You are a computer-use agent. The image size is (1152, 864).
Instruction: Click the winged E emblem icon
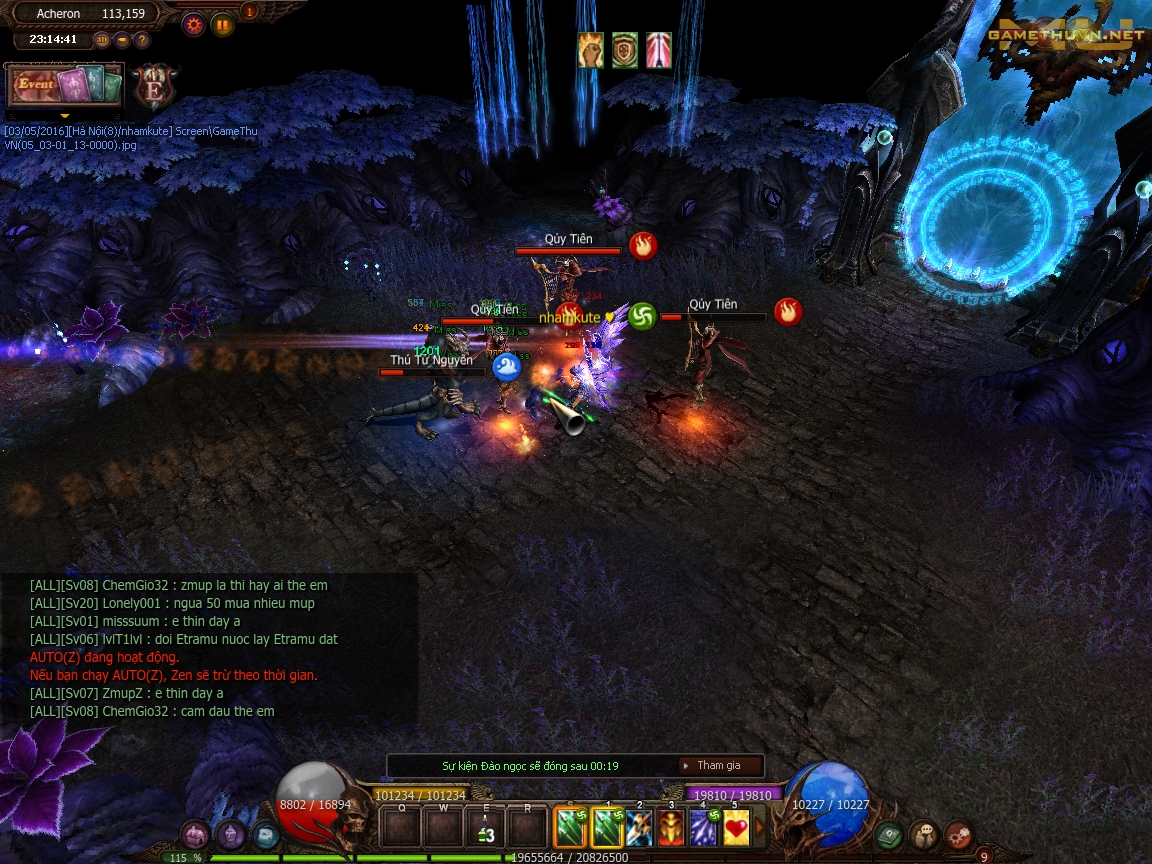(154, 86)
